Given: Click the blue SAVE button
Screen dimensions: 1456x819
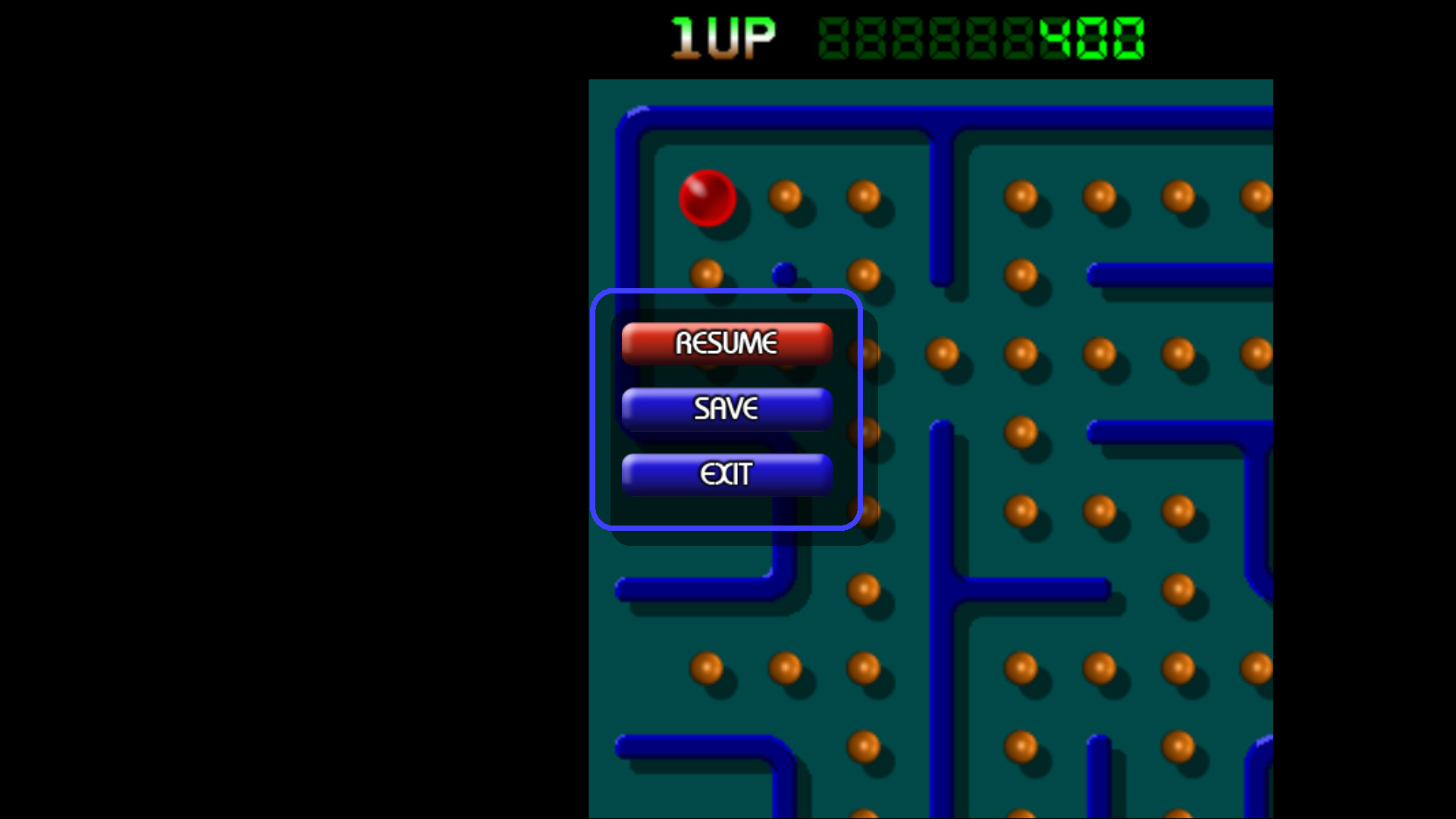Looking at the screenshot, I should 726,409.
